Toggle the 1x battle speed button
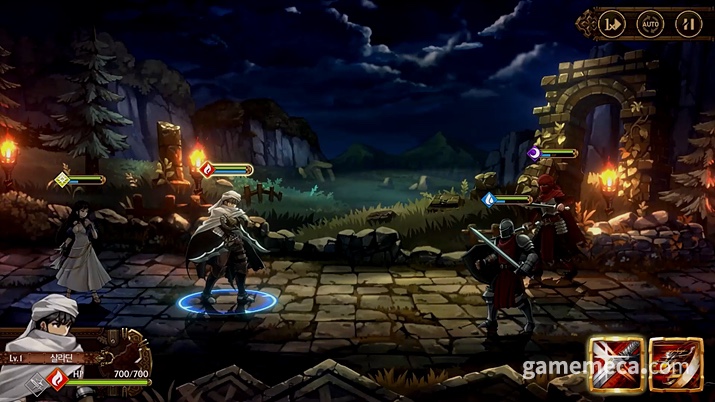 point(612,23)
